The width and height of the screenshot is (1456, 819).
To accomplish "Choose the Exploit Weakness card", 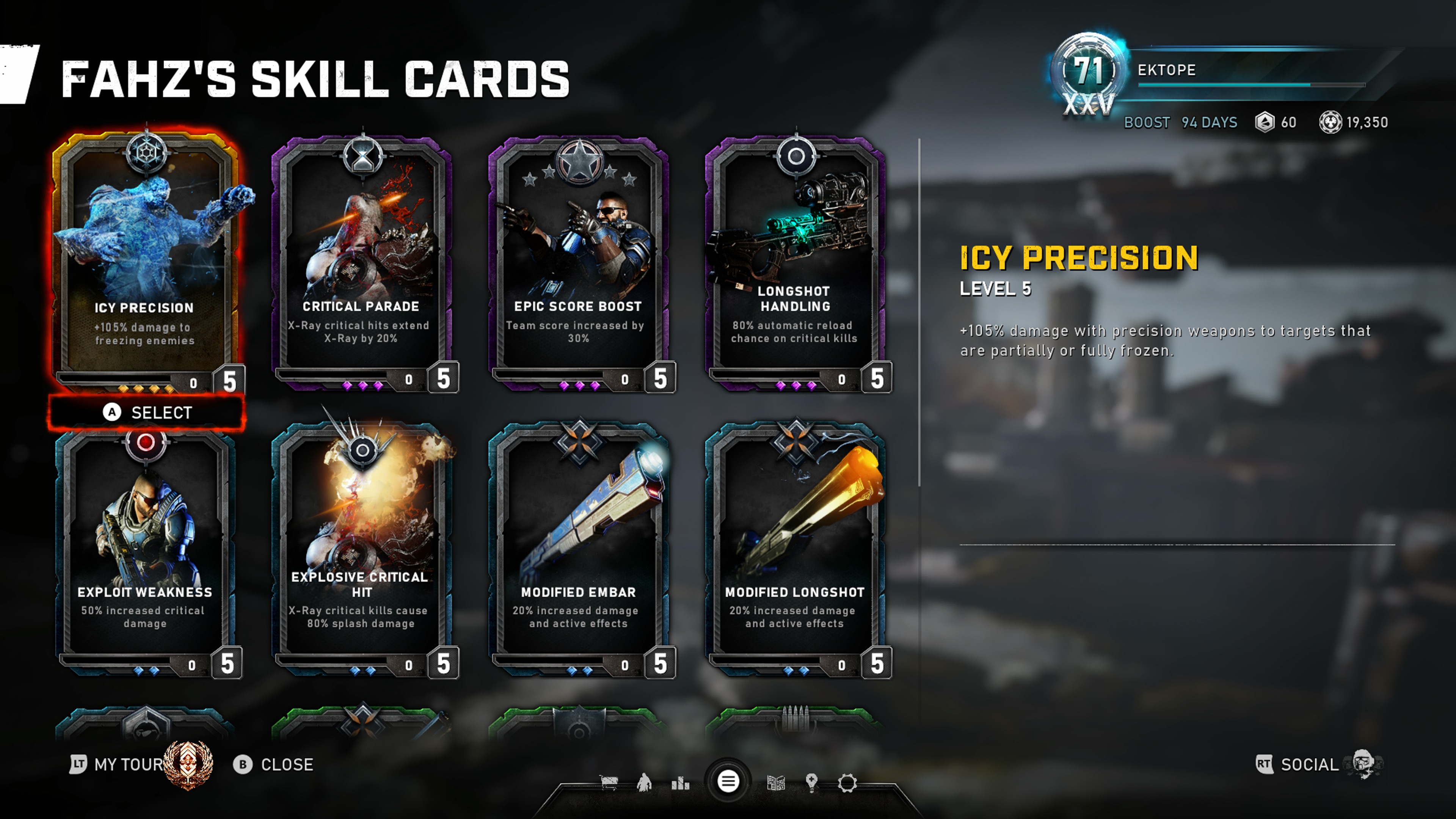I will 145,548.
